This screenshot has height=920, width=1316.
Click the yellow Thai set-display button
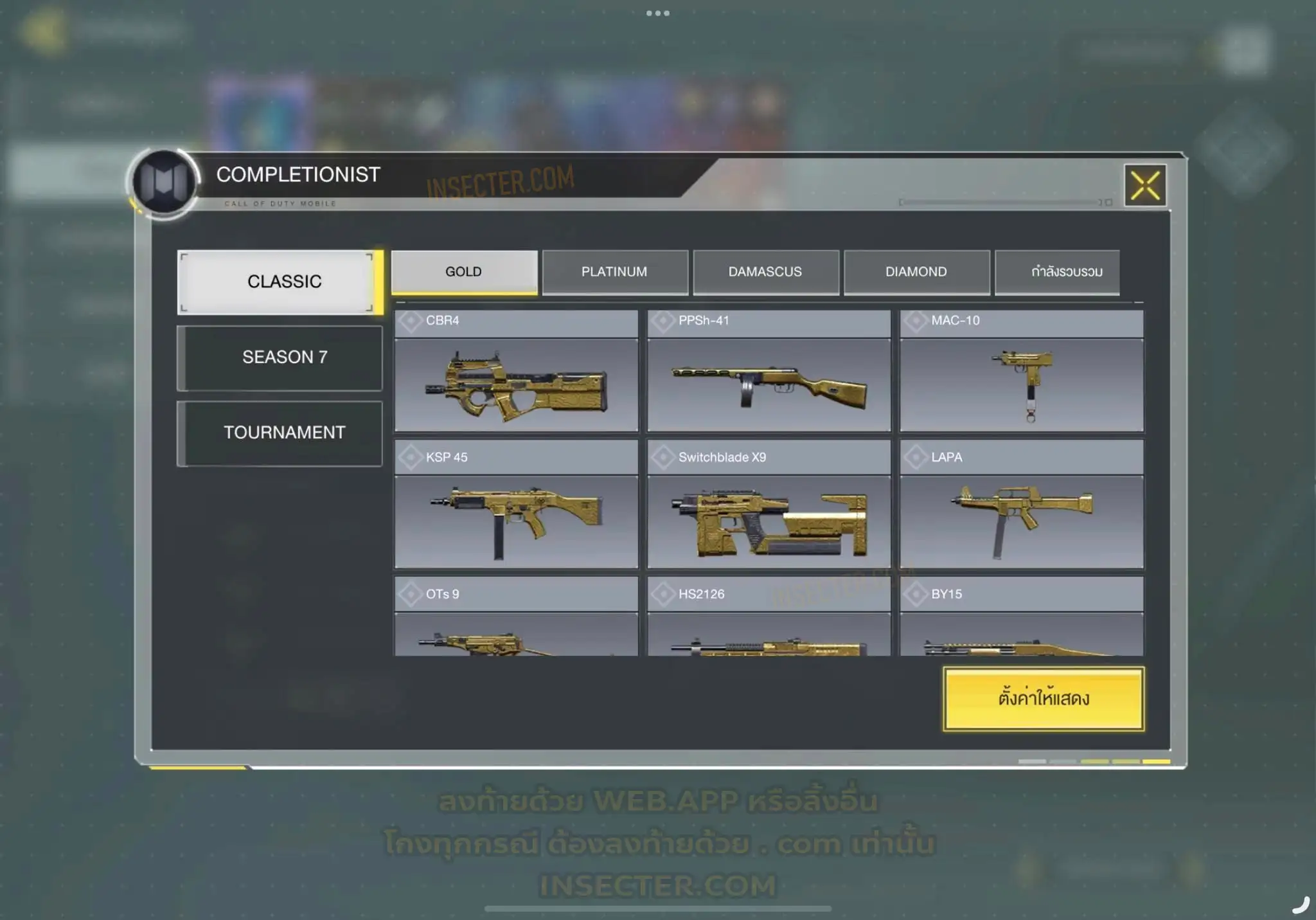1044,699
